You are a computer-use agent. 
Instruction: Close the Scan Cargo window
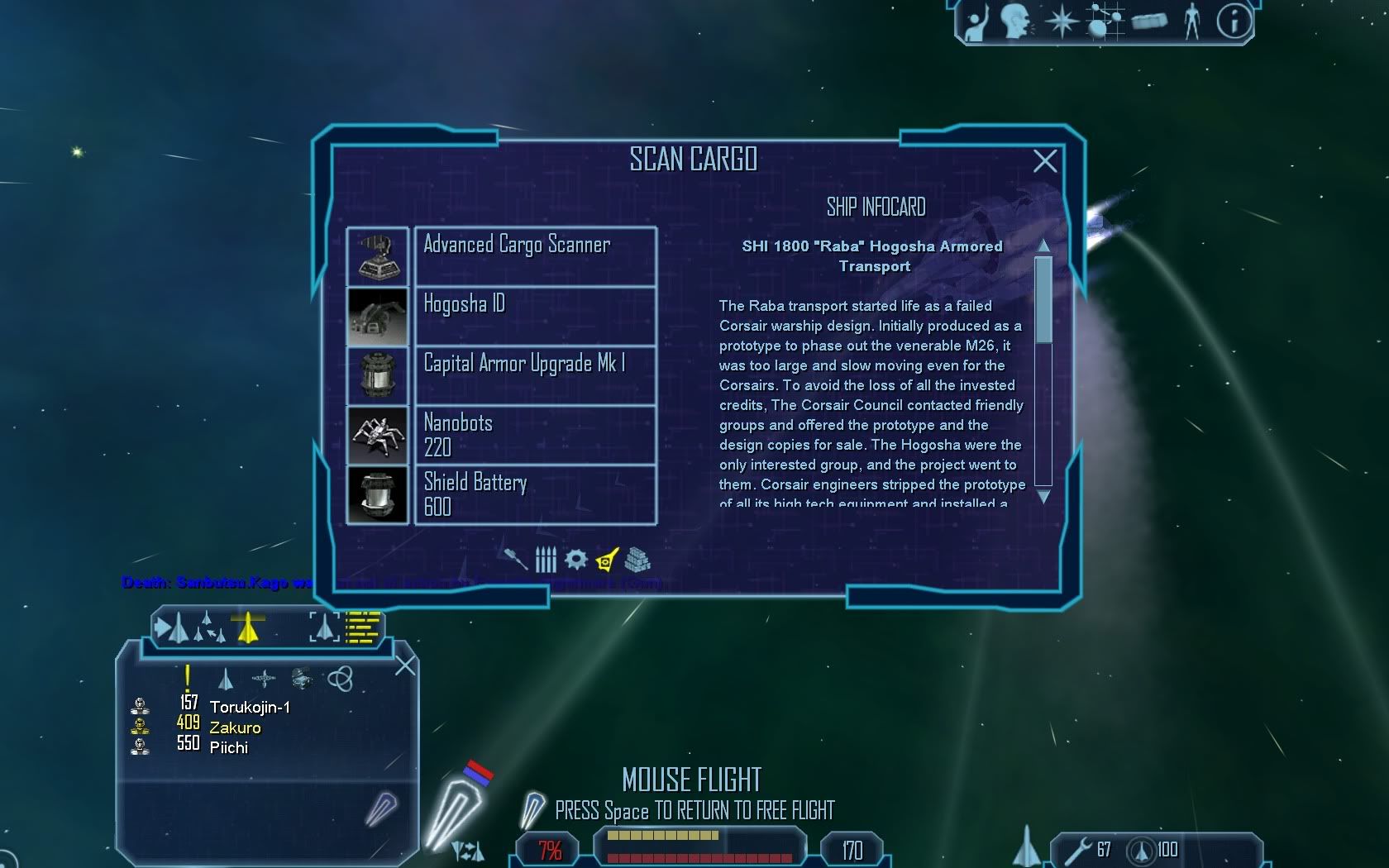click(1045, 160)
